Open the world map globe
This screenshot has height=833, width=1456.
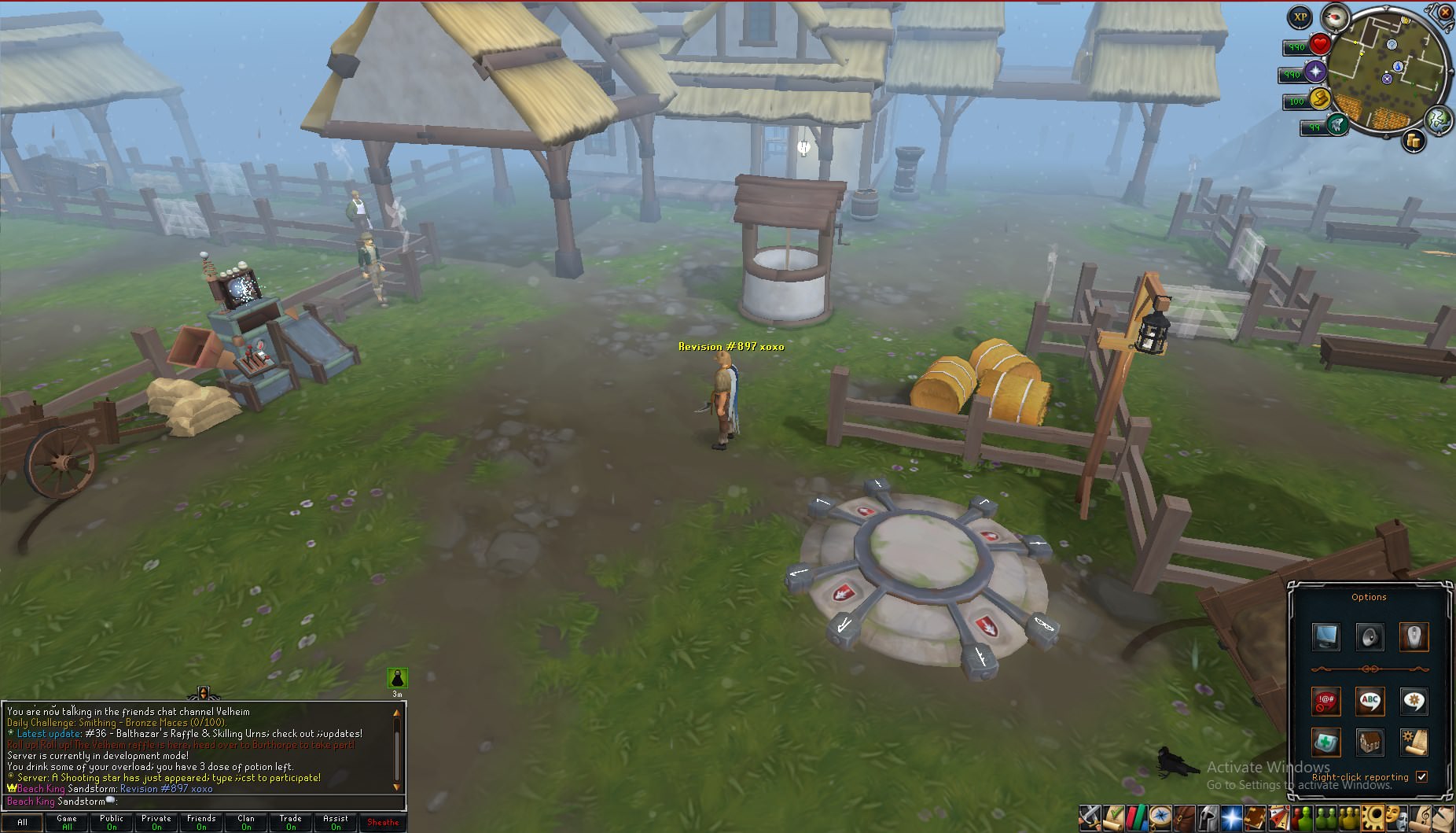pos(1438,119)
